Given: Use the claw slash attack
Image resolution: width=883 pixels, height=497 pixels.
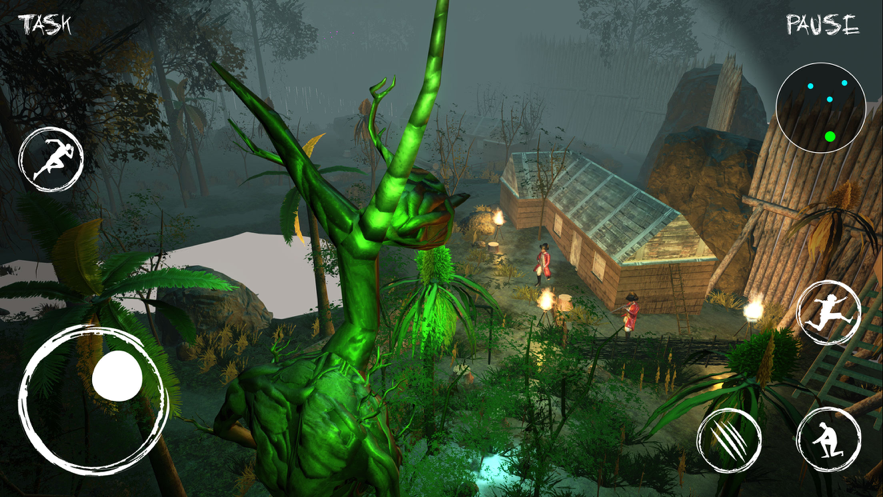Looking at the screenshot, I should pos(729,439).
